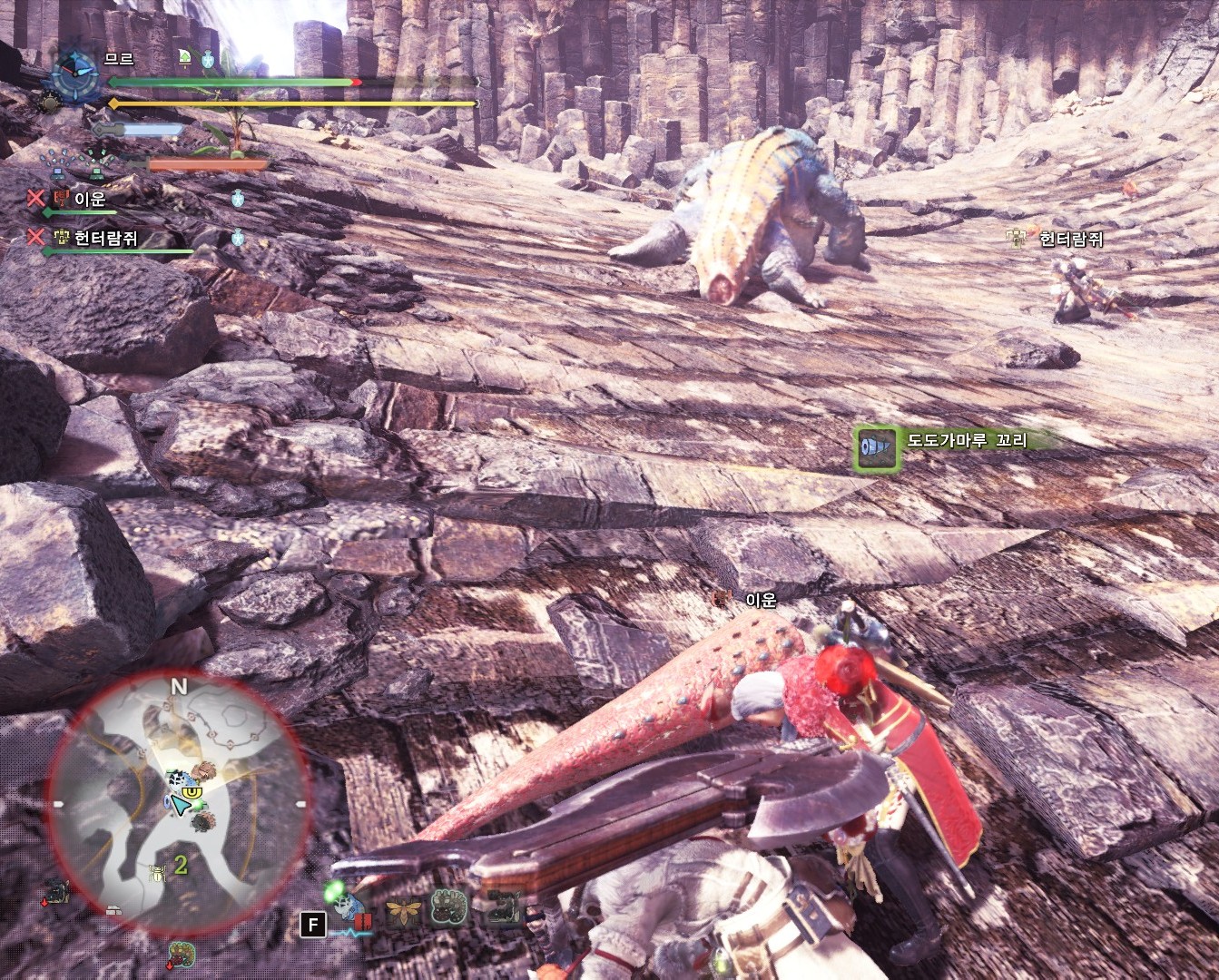
Task: Select the golden insect icon in the bottom bar
Action: pos(402,908)
